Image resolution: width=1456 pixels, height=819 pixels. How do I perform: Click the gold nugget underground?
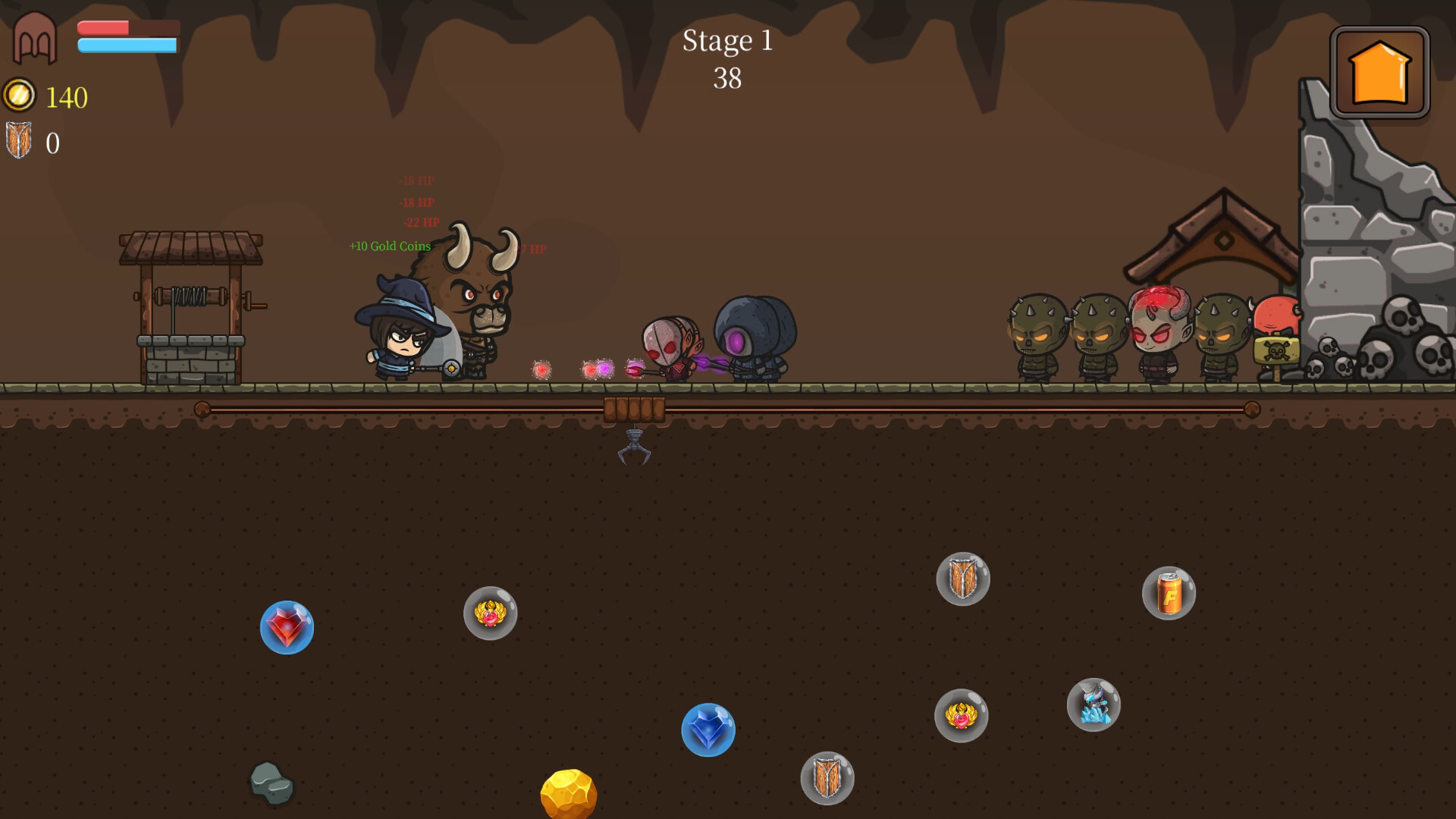570,792
